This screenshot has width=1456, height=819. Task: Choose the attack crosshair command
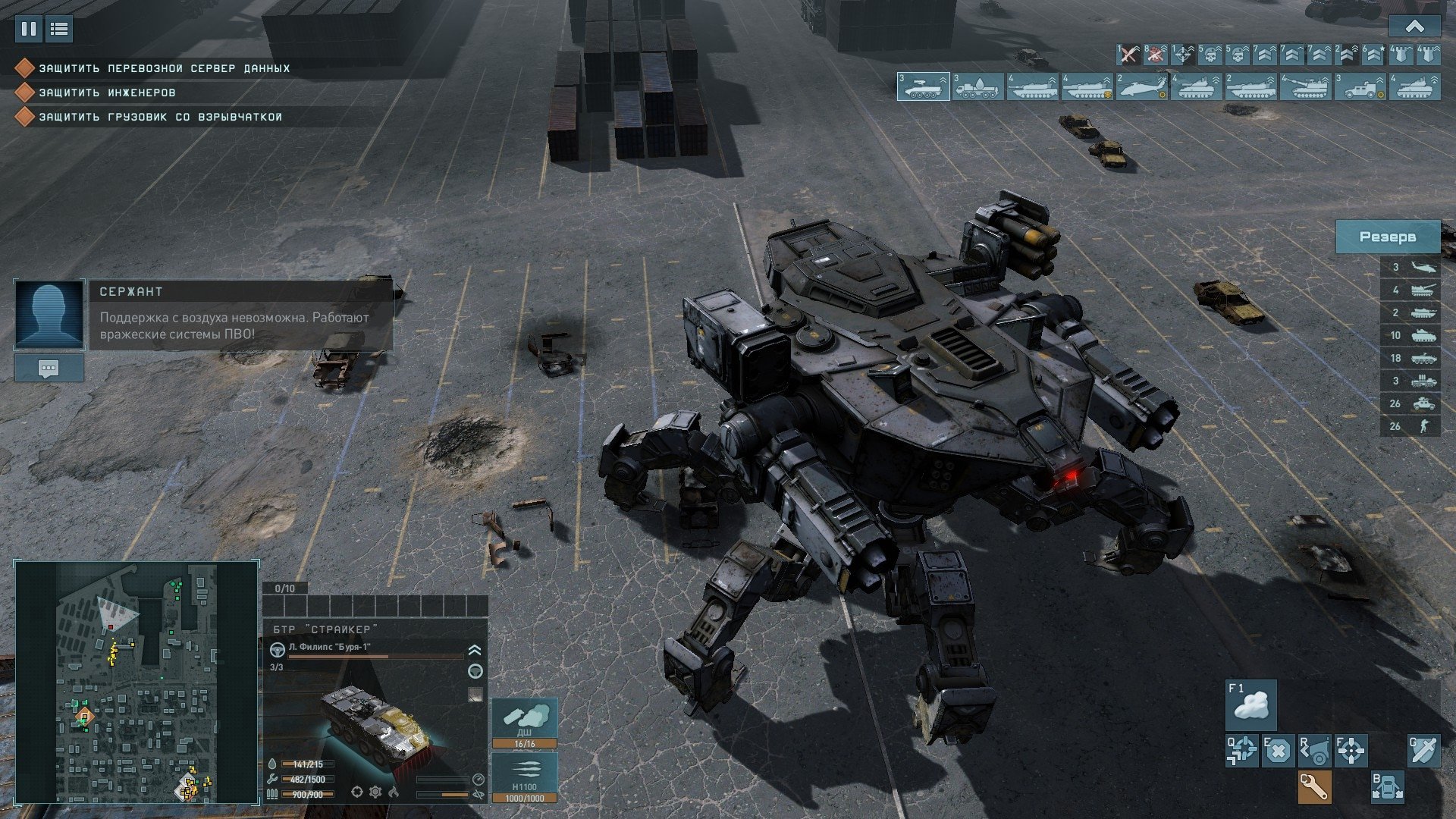pos(1351,751)
